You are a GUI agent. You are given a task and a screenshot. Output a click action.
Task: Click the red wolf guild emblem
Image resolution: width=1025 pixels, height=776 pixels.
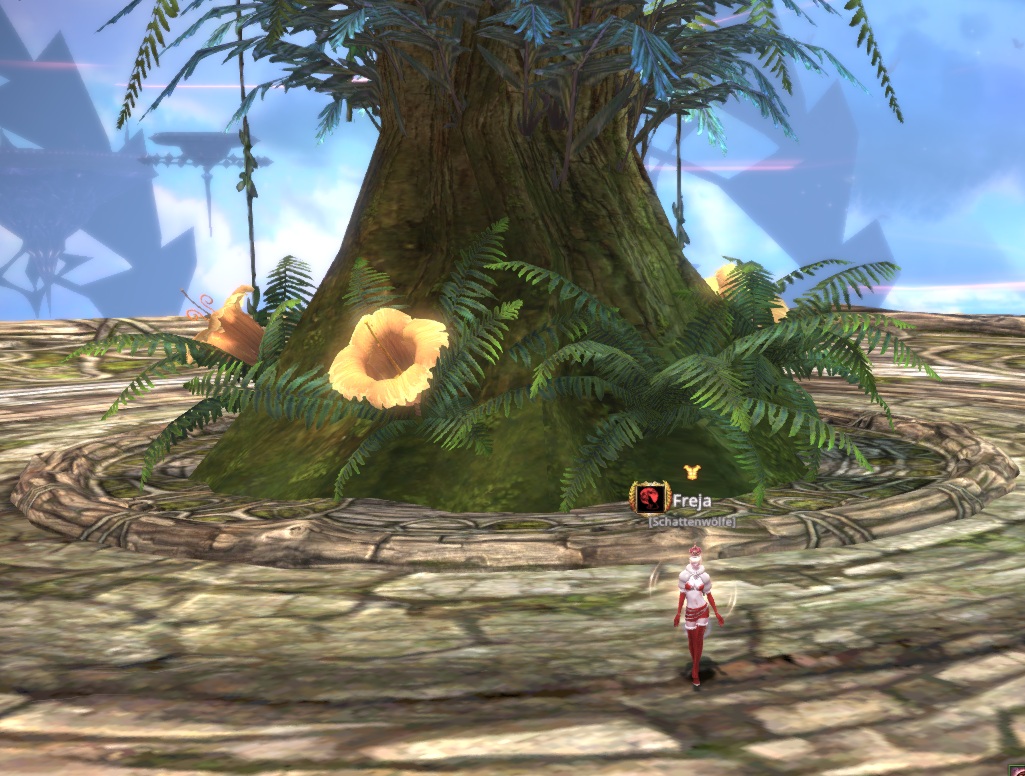pyautogui.click(x=645, y=497)
